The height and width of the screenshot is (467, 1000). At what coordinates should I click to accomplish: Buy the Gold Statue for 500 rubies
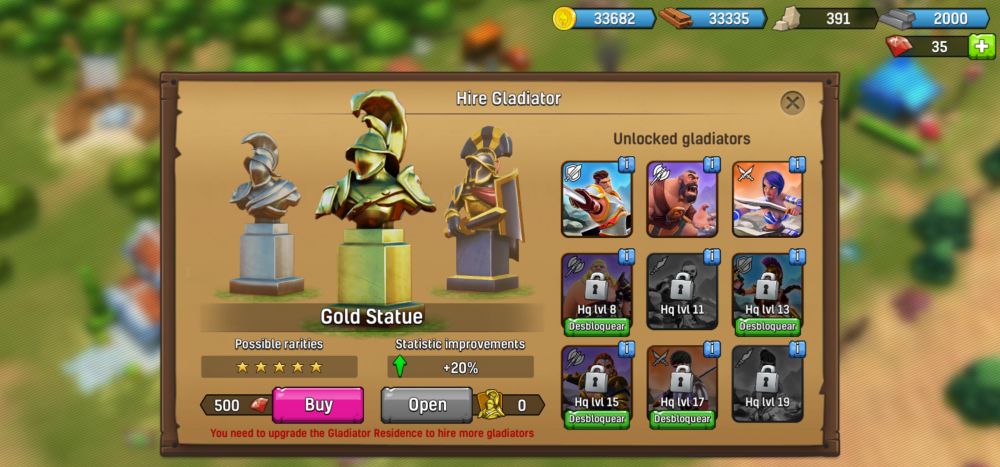coord(318,405)
